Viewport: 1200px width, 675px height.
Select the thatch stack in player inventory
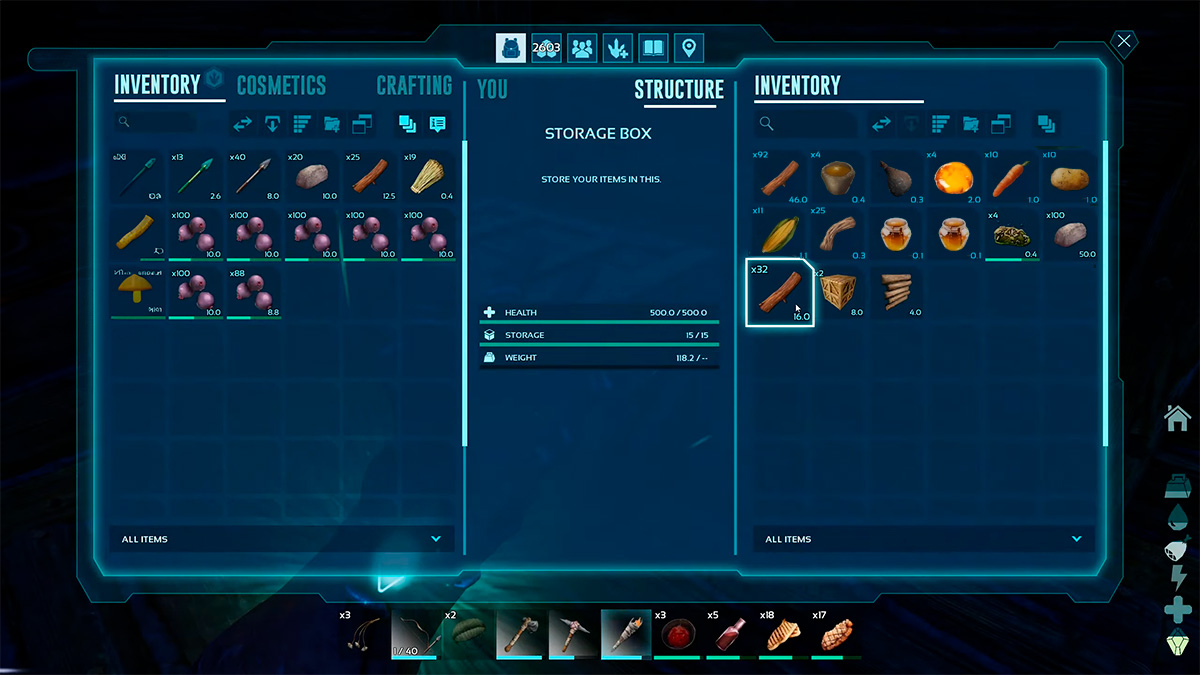pyautogui.click(x=427, y=177)
